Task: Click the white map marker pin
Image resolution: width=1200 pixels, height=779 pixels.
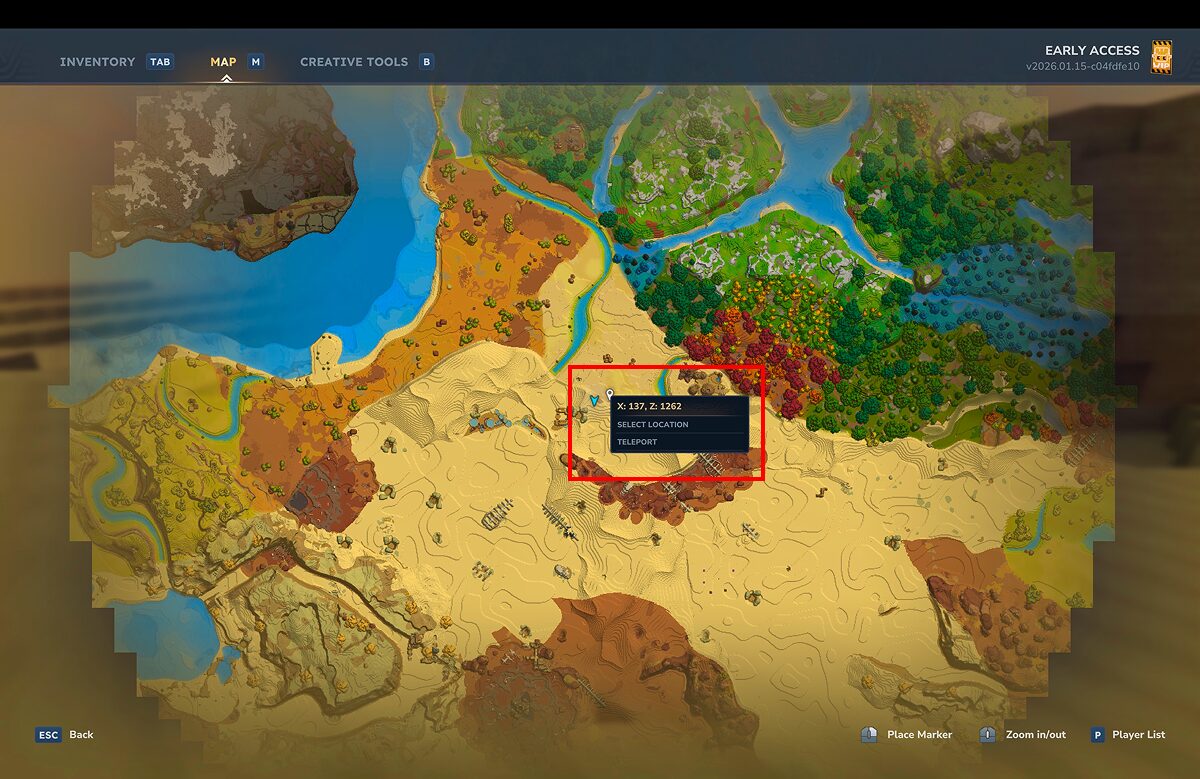Action: pos(610,396)
